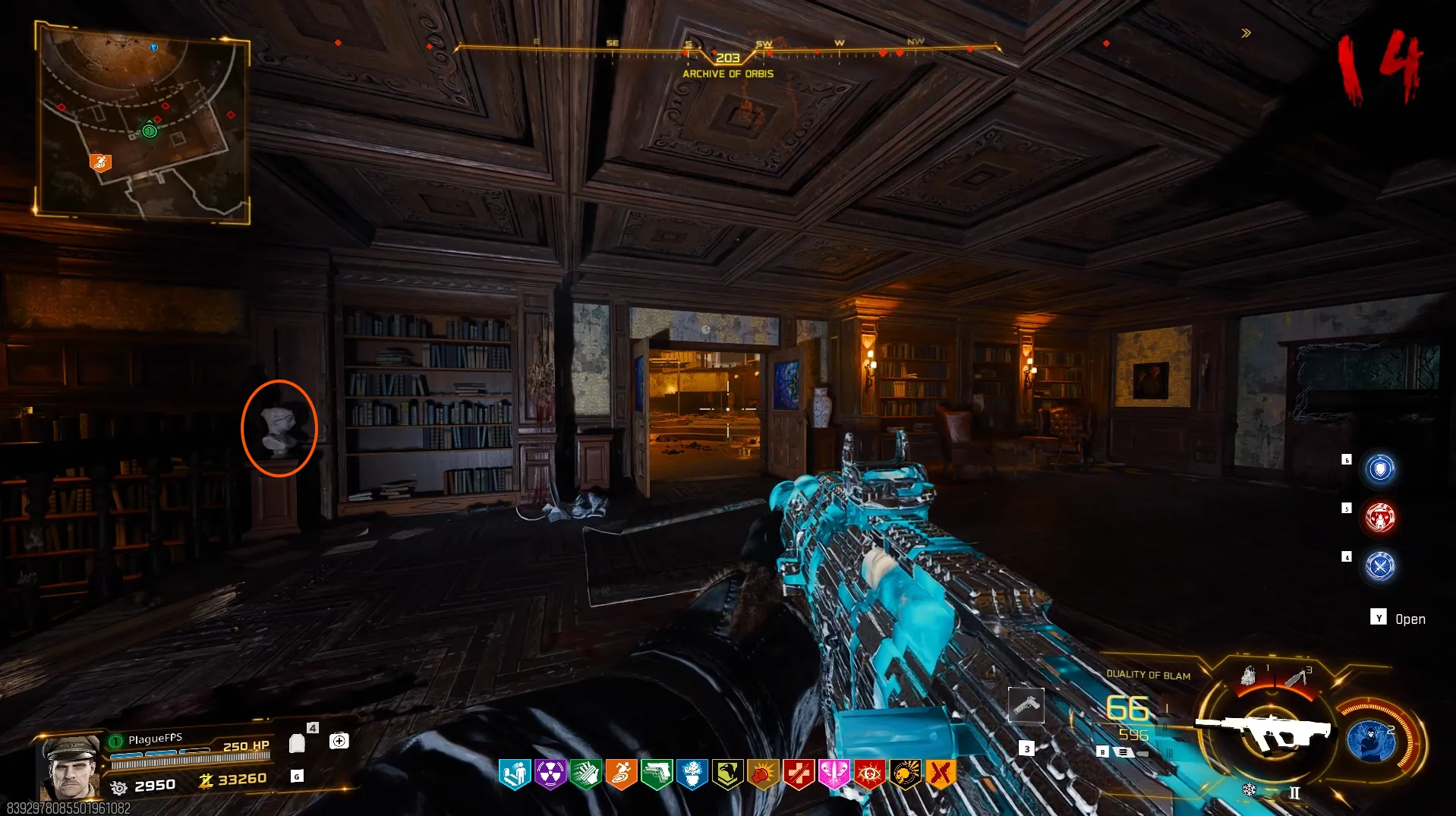Click the black exploding-skull perk icon
The image size is (1456, 816).
pos(906,774)
